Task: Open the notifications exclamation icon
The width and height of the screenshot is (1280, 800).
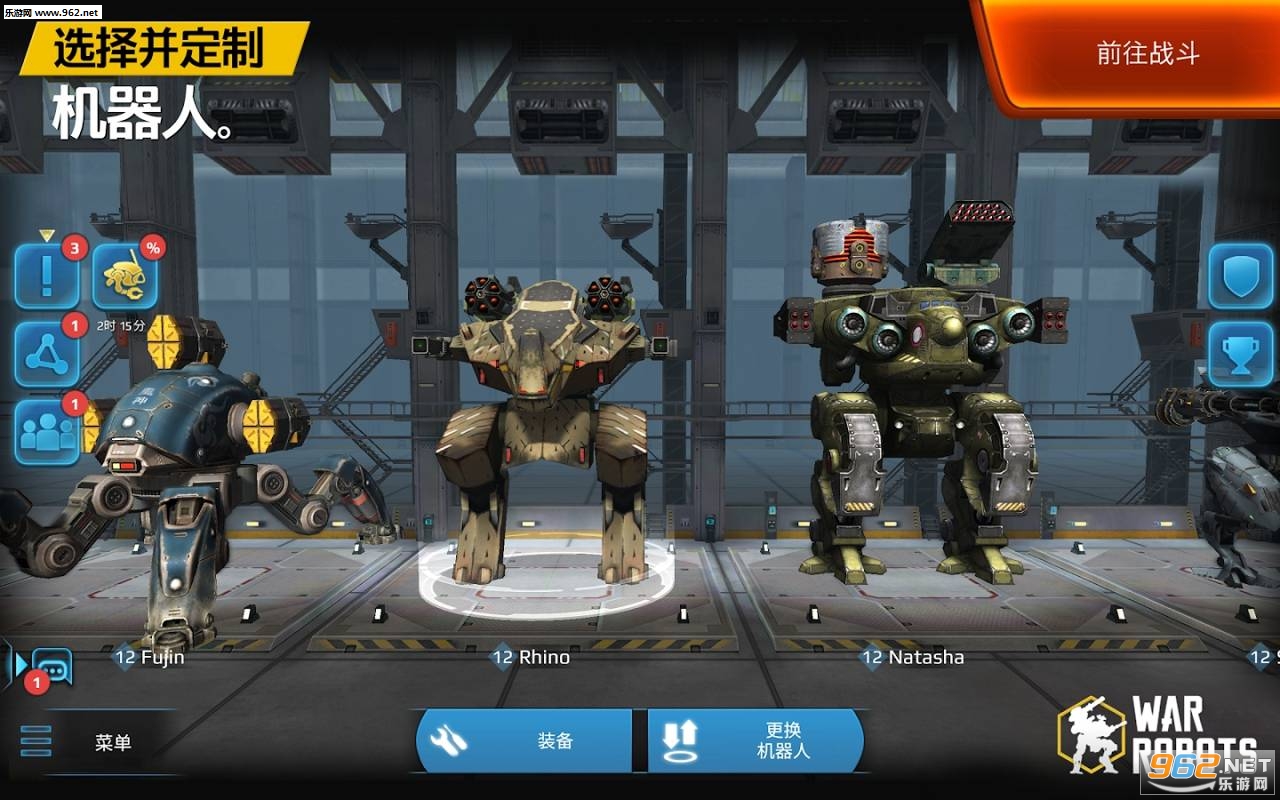Action: click(46, 278)
